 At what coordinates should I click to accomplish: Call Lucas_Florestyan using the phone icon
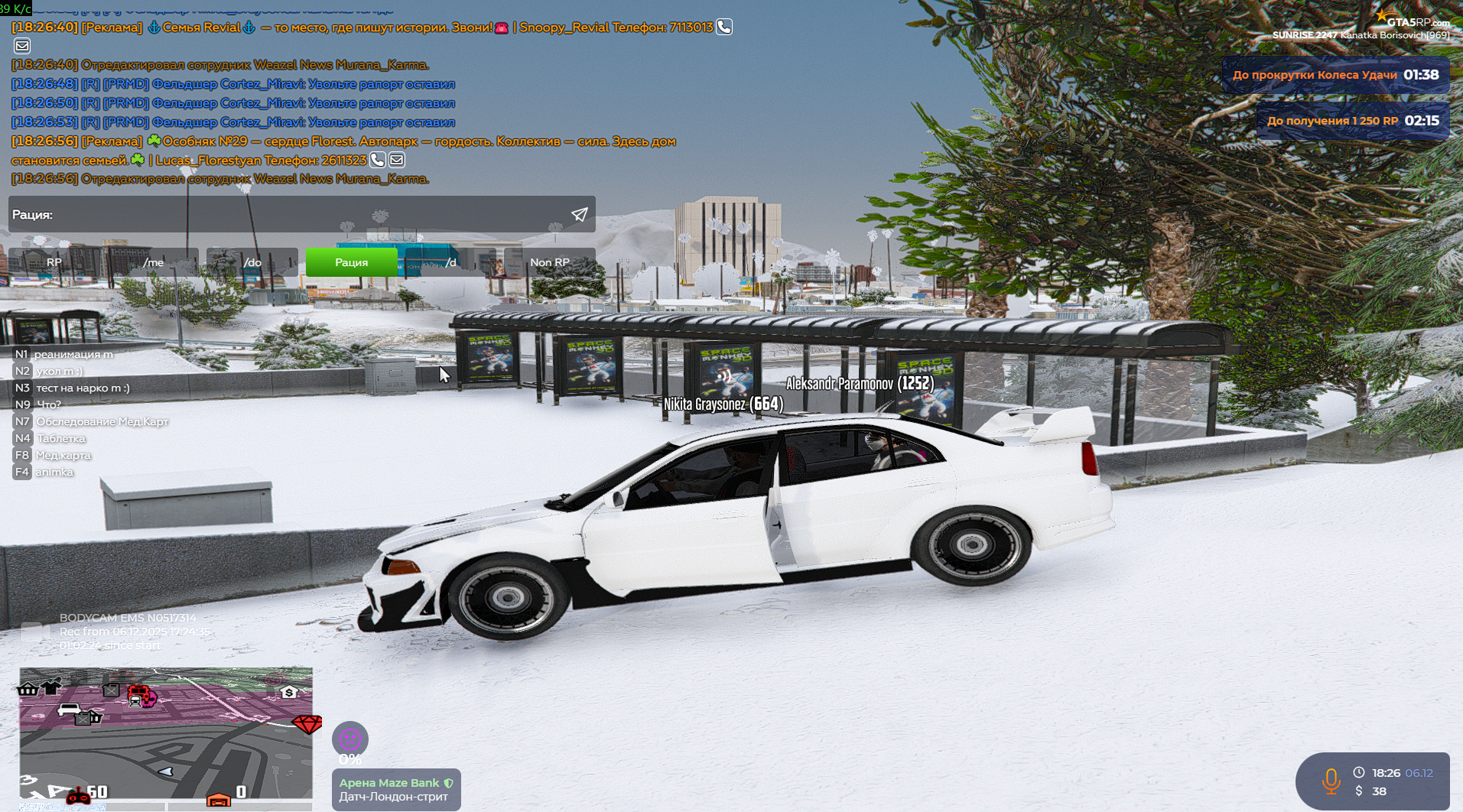coord(377,160)
